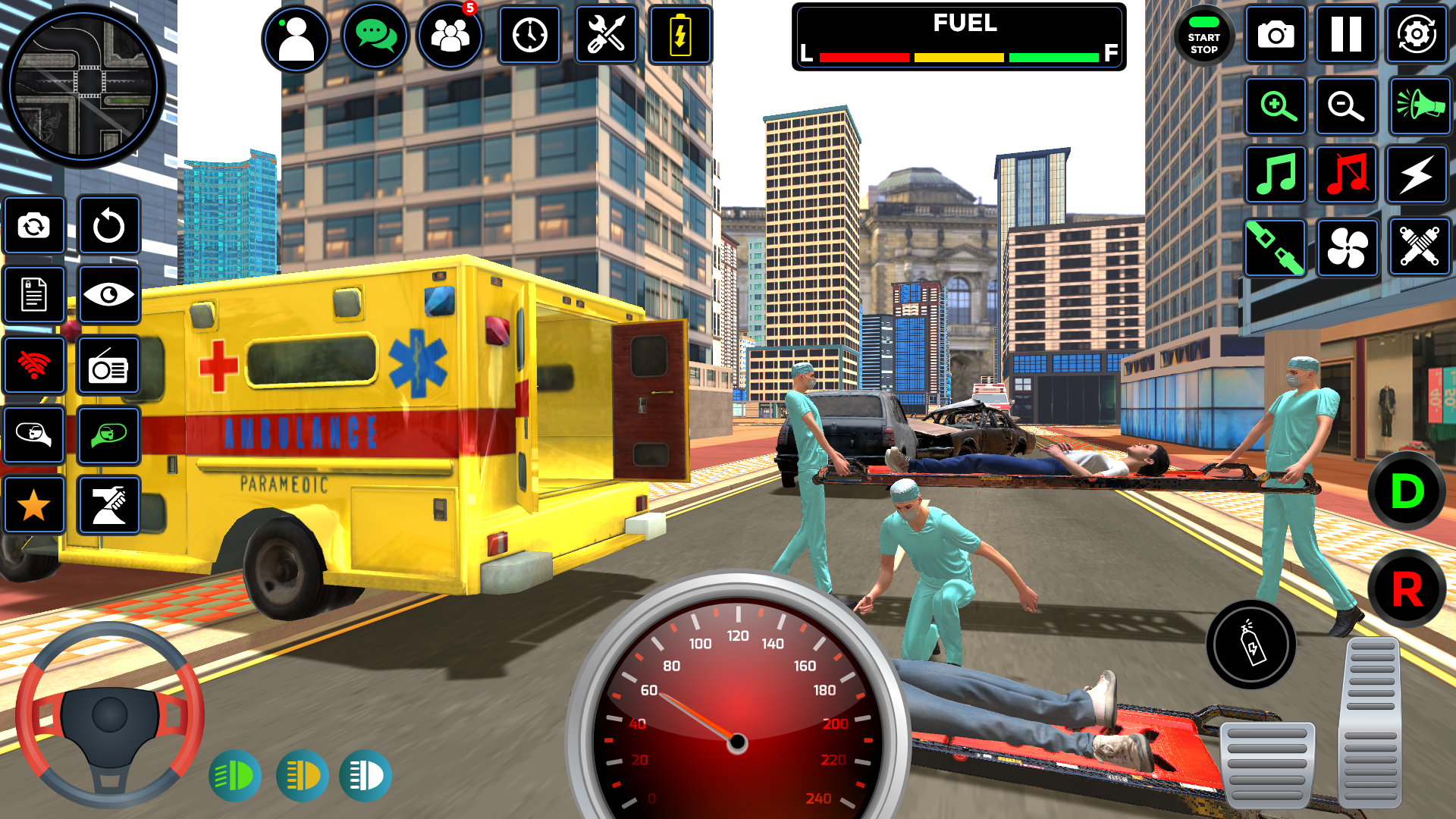1456x819 pixels.
Task: Zoom in with the green magnifier
Action: (x=1276, y=106)
